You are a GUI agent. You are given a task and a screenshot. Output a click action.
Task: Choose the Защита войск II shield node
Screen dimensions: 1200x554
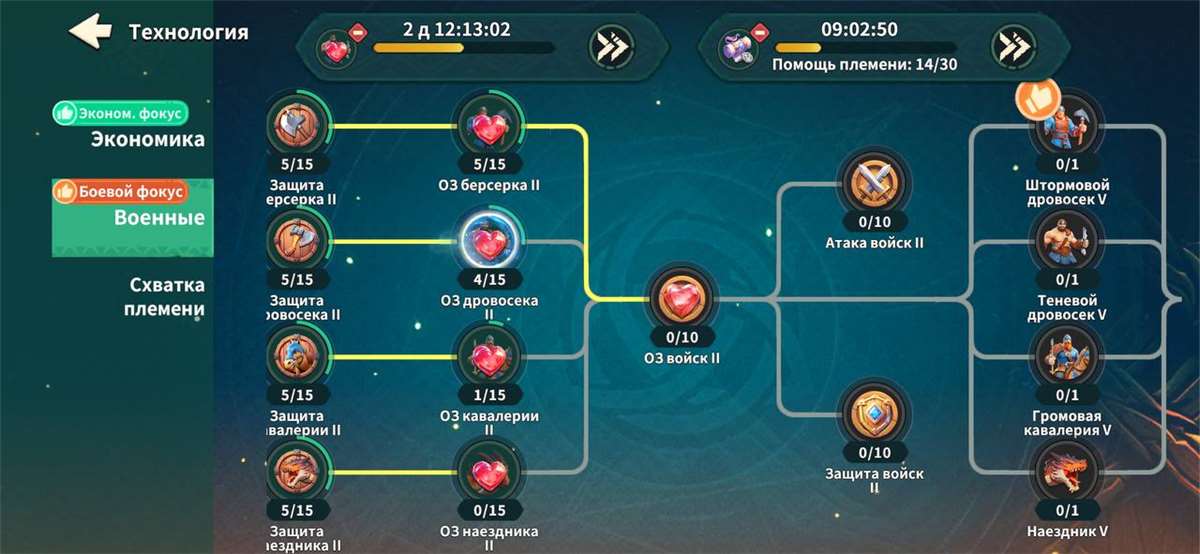874,414
